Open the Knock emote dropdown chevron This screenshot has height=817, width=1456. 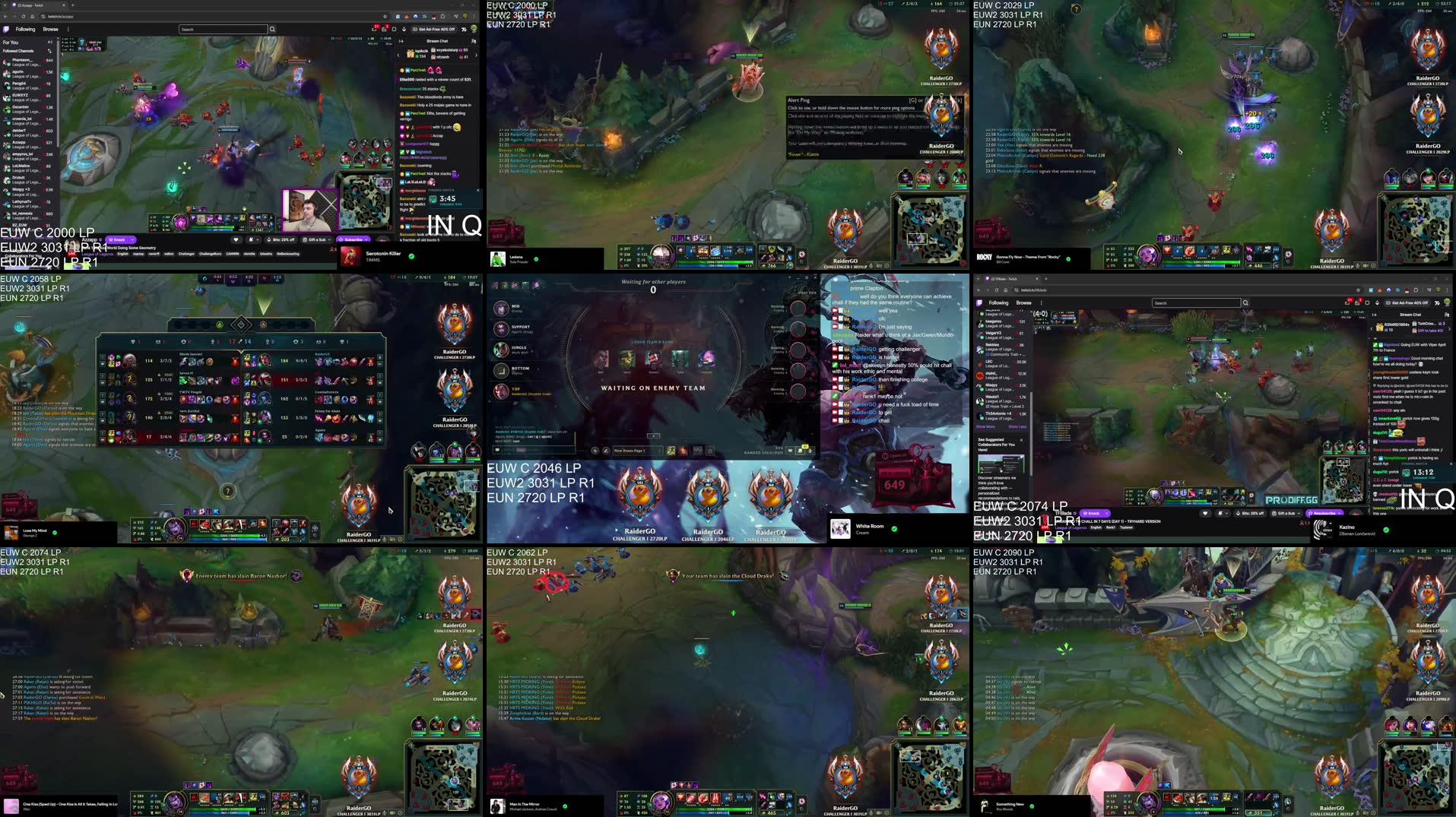pos(259,239)
